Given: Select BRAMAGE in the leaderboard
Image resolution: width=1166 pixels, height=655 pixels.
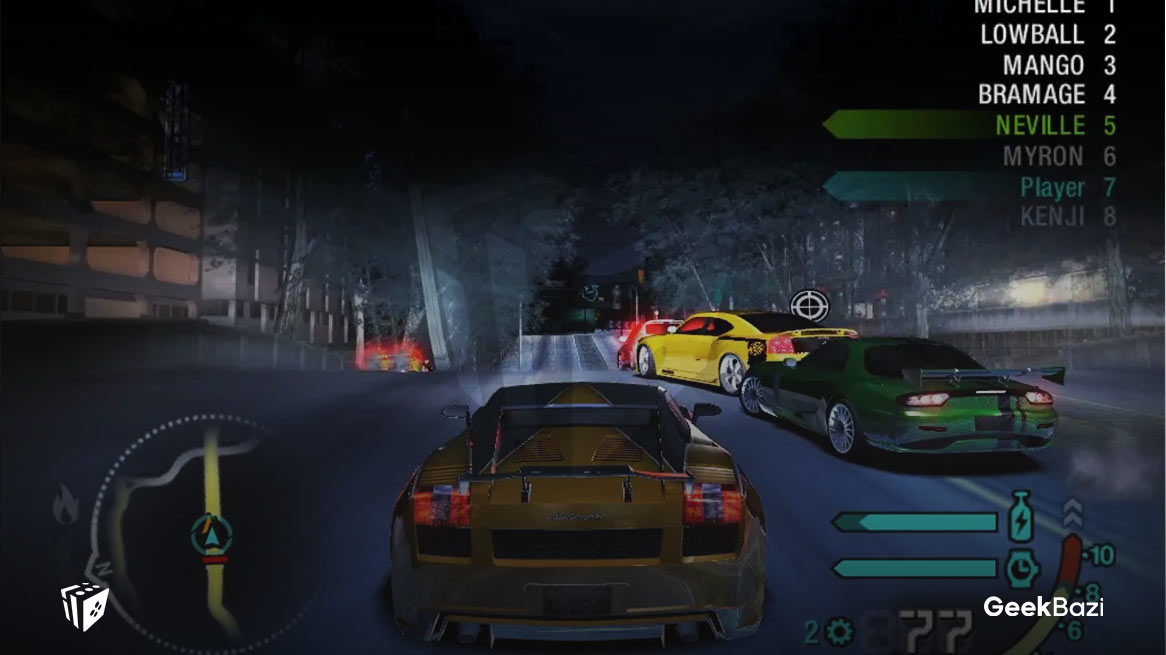Looking at the screenshot, I should (x=1031, y=96).
